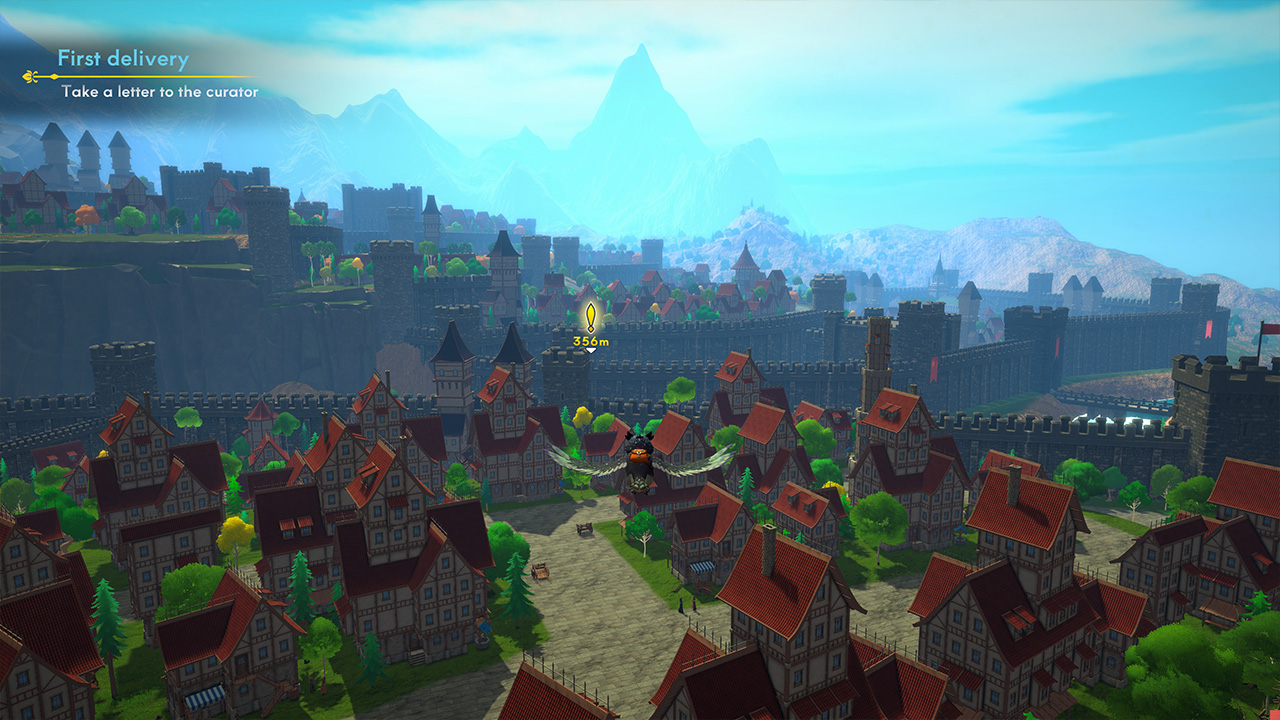Toggle the waypoint distance display
Screen dimensions: 1280x720
click(x=590, y=341)
